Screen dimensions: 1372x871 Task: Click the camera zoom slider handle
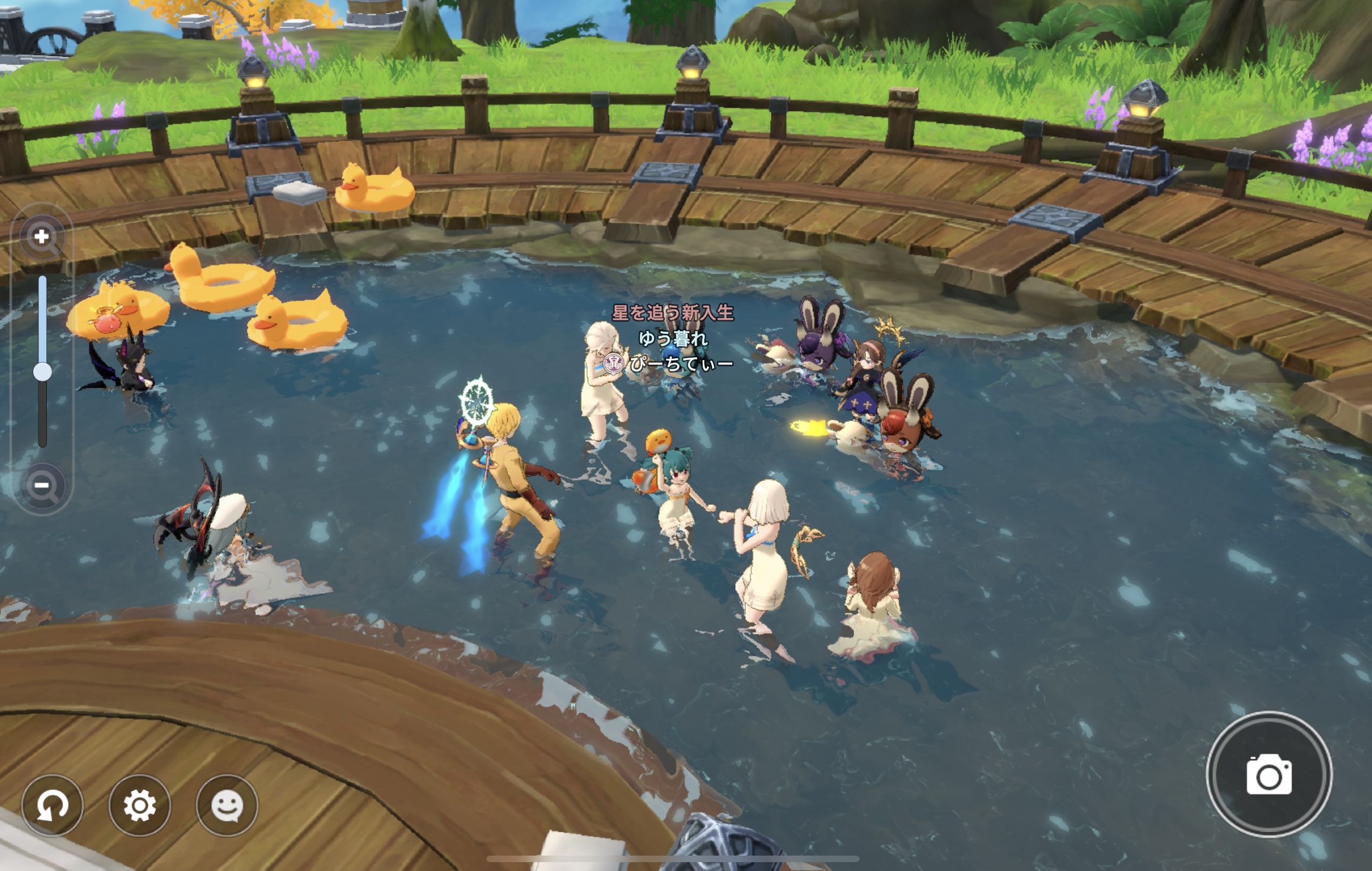42,372
